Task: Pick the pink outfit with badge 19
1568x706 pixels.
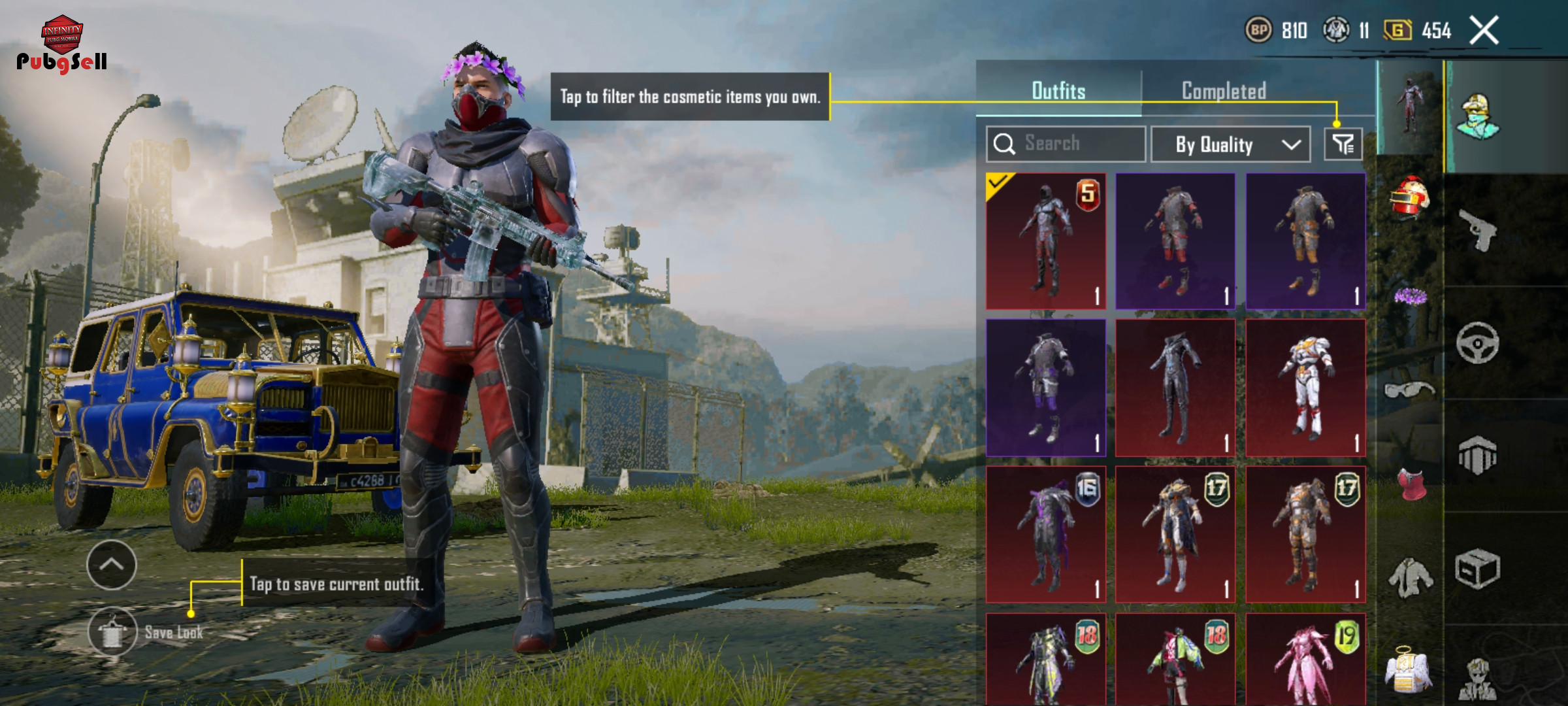Action: 1305,660
